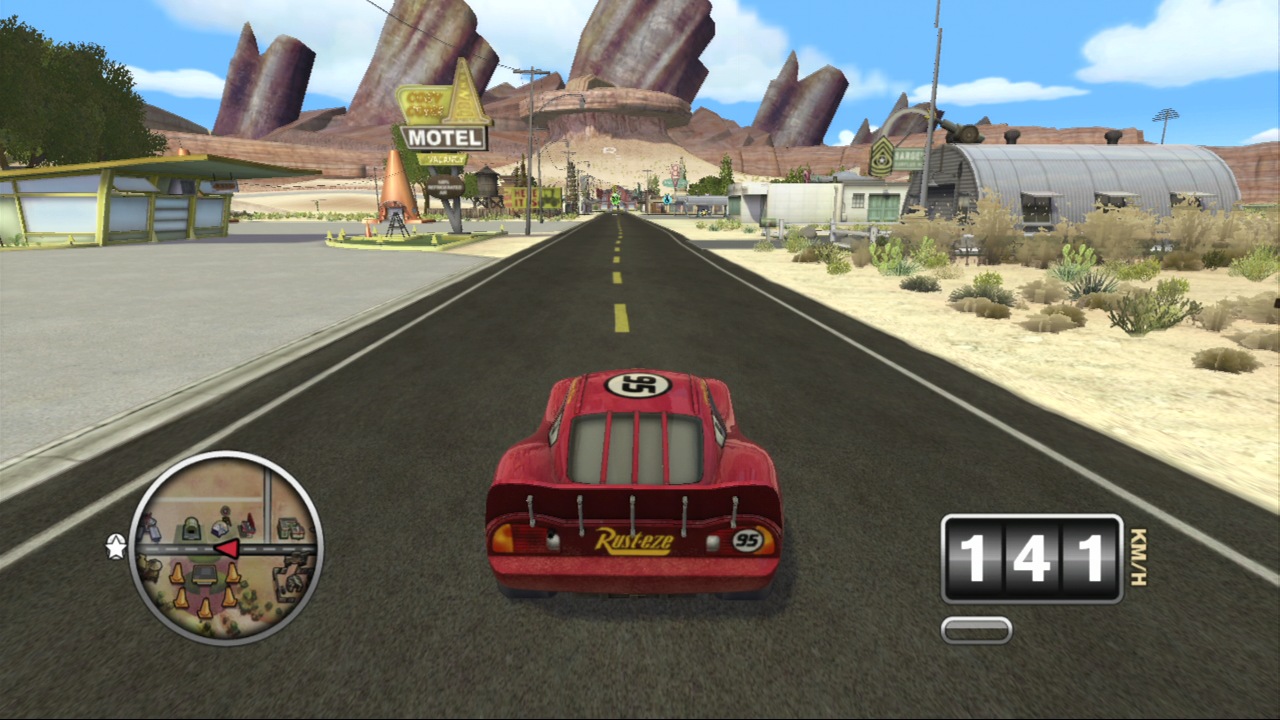This screenshot has height=720, width=1280.
Task: Click the red player arrow on the minimap
Action: (x=228, y=548)
